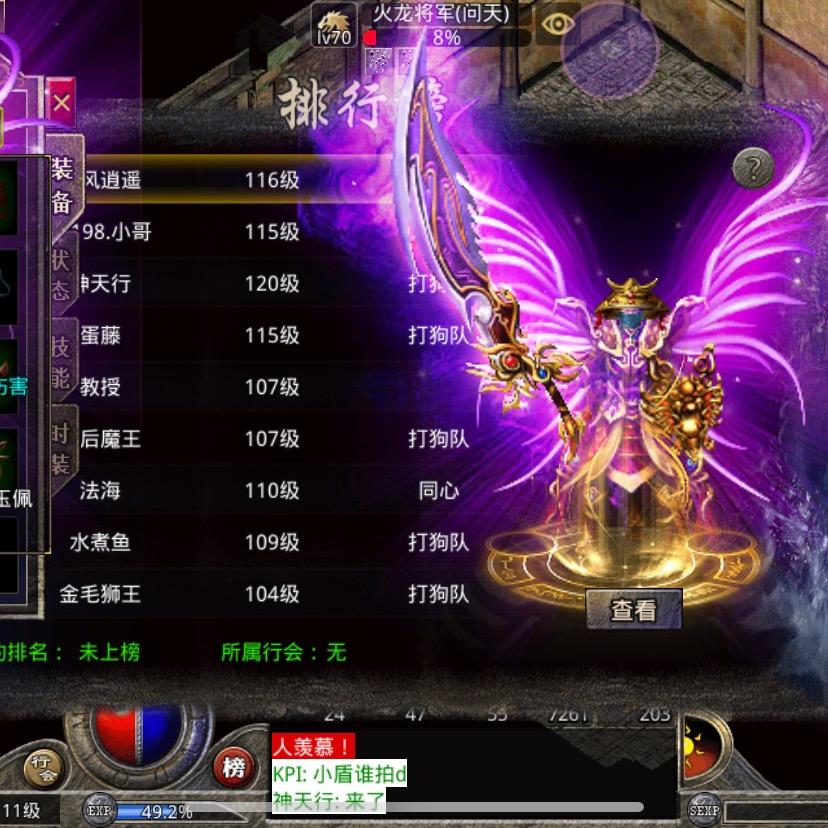Toggle the eye visibility icon
This screenshot has width=828, height=828.
tap(557, 24)
